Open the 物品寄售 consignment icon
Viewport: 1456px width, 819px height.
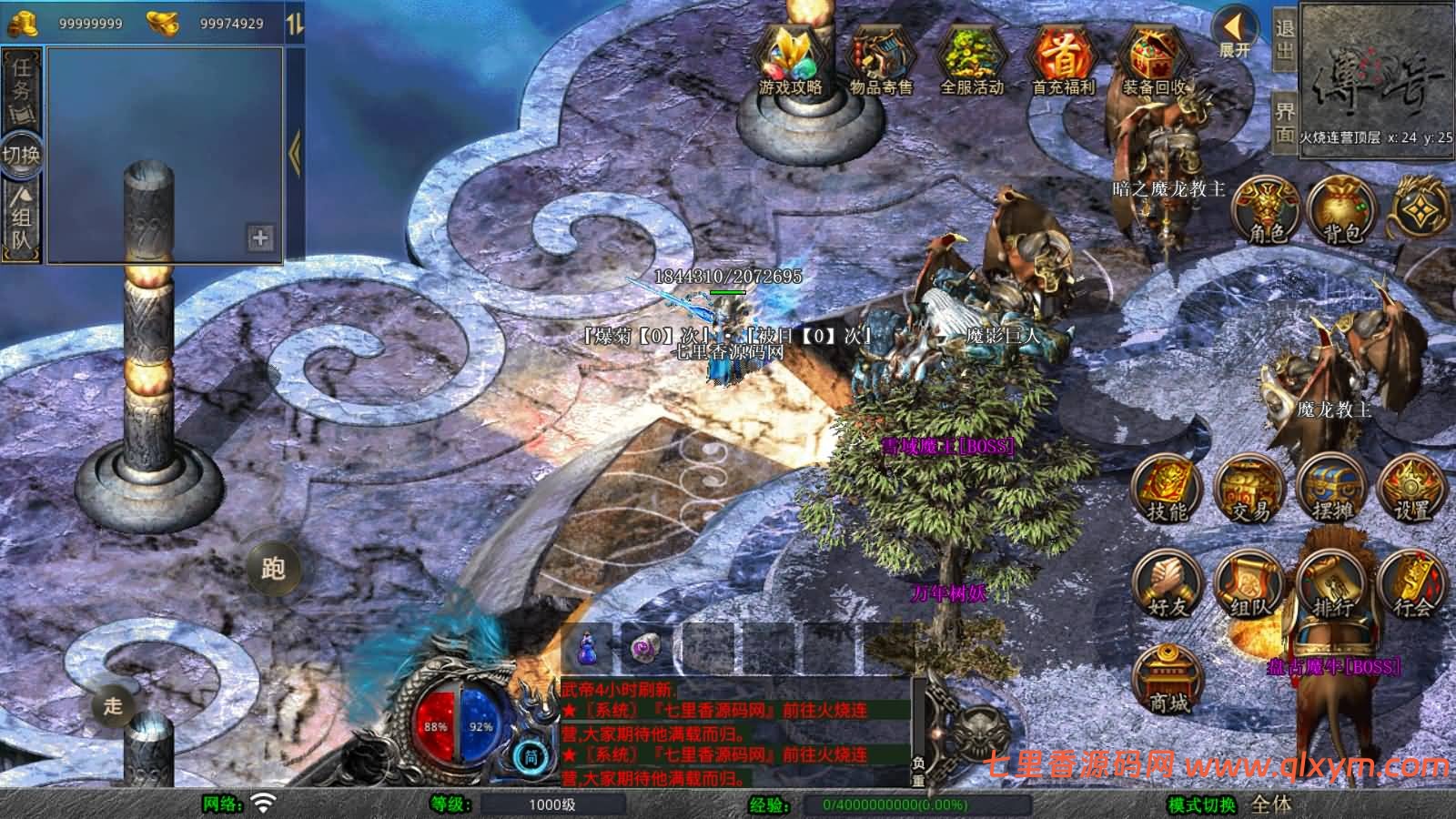(880, 60)
